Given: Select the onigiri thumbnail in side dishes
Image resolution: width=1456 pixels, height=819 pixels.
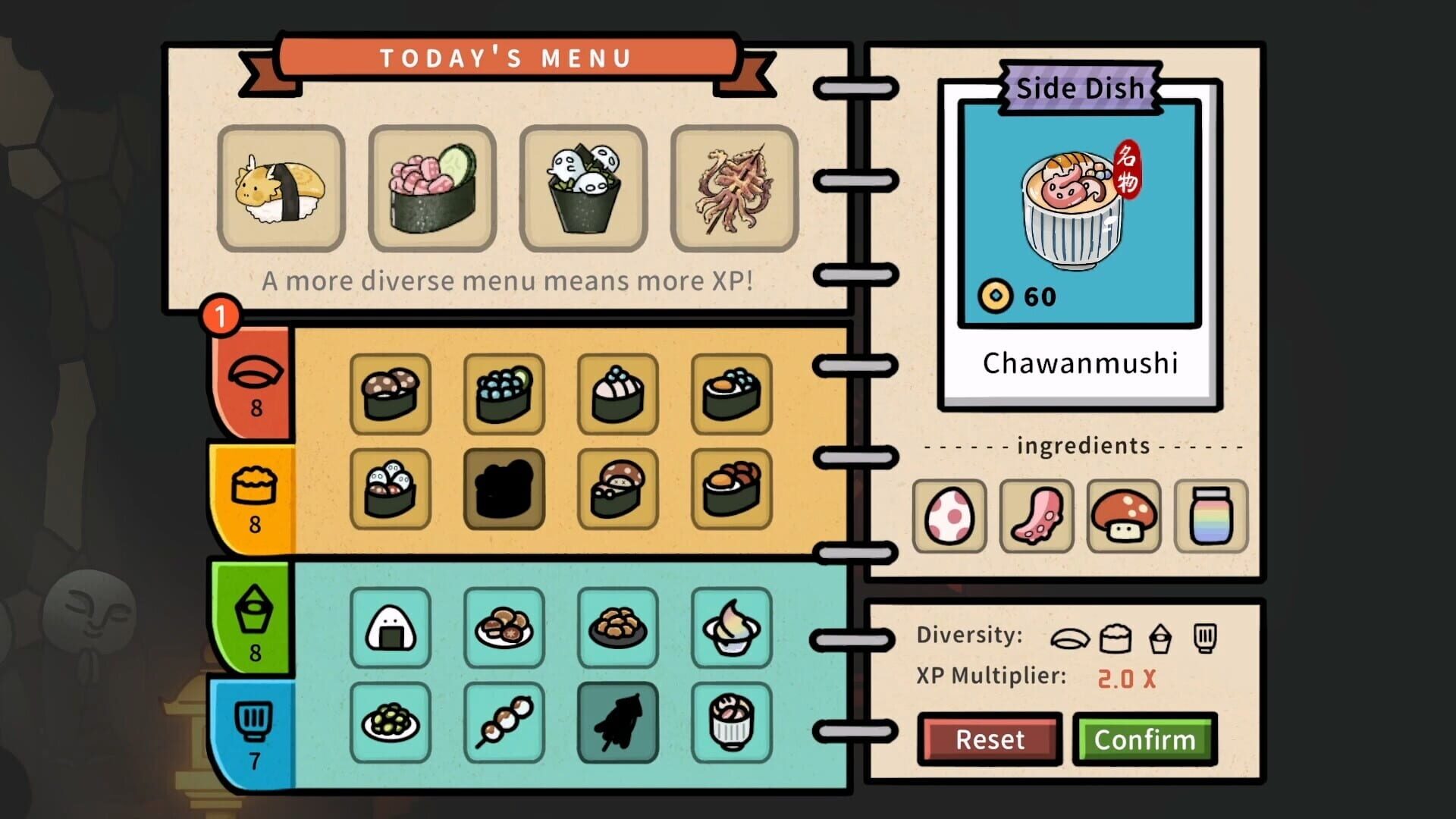Looking at the screenshot, I should click(x=391, y=629).
